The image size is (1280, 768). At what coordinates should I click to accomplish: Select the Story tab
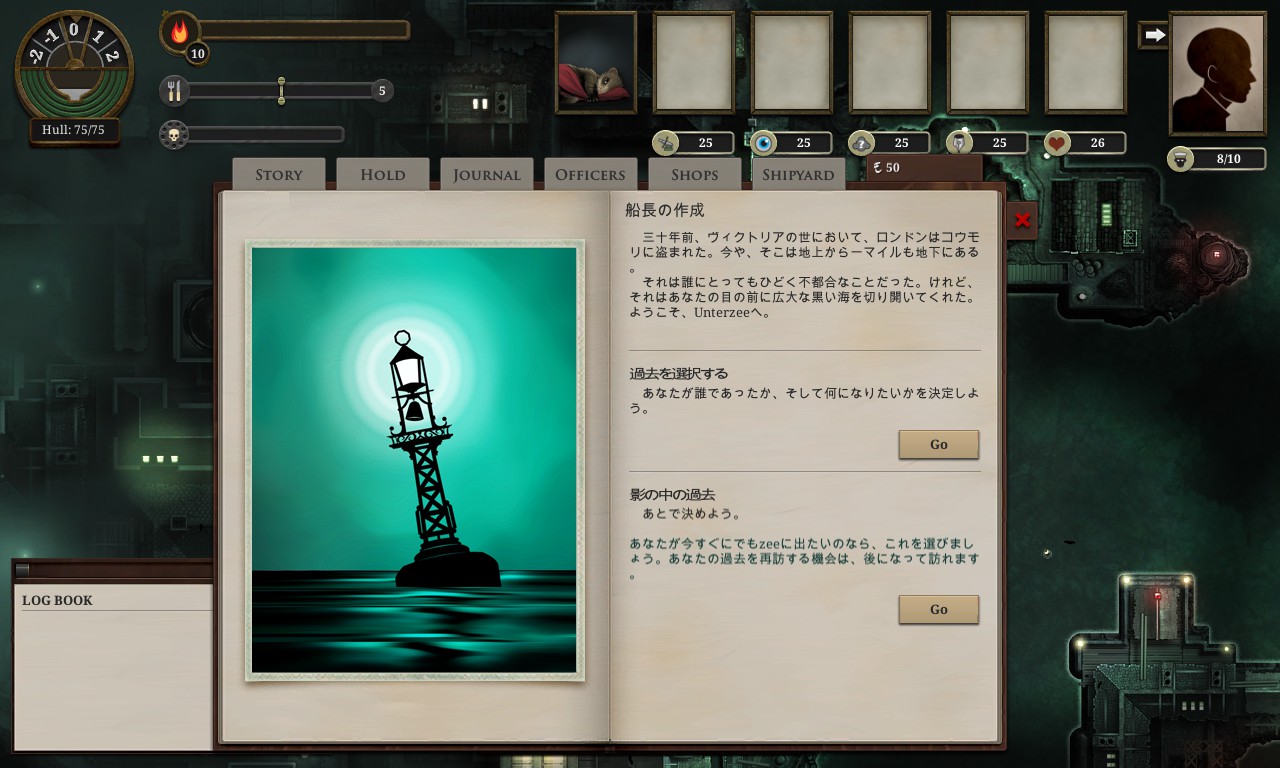277,174
